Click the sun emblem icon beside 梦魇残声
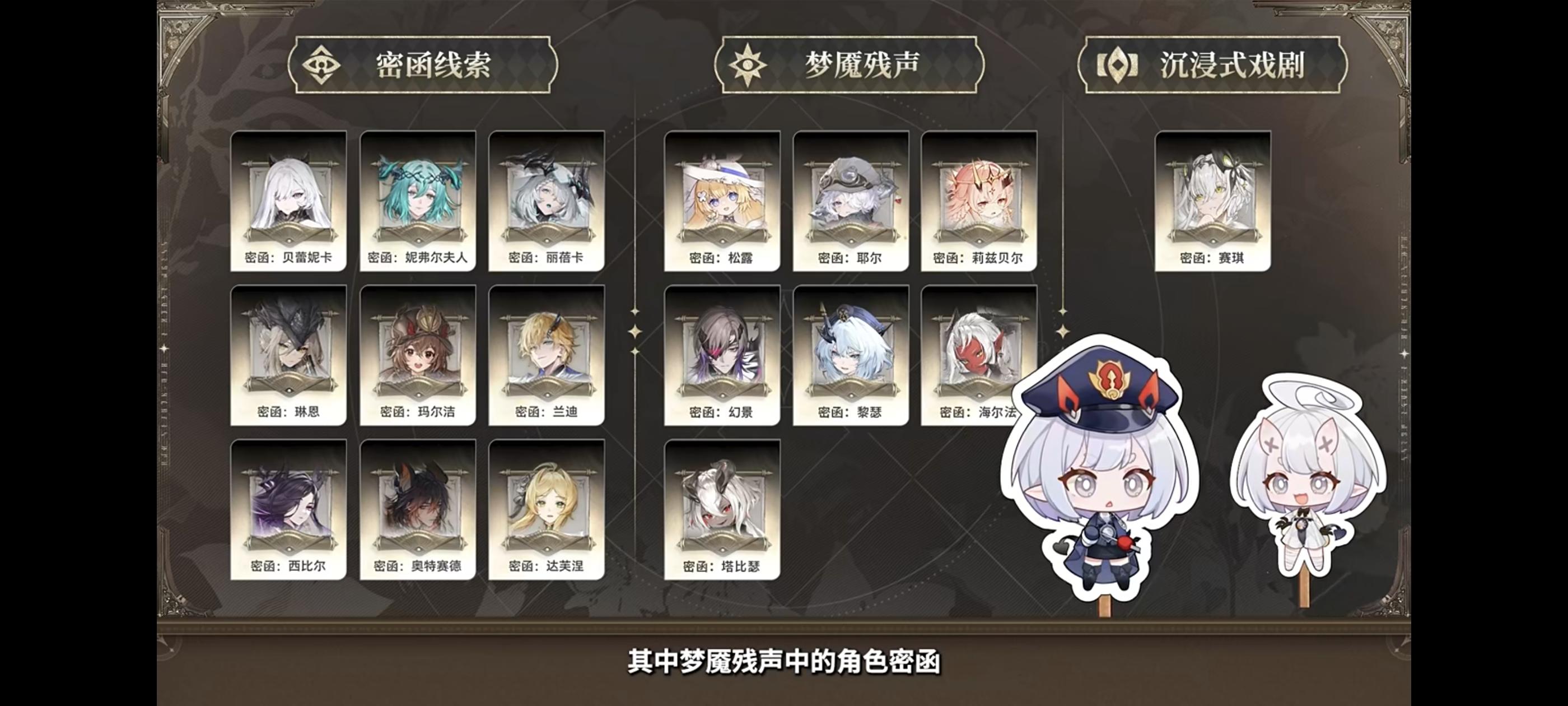1568x706 pixels. pos(748,63)
